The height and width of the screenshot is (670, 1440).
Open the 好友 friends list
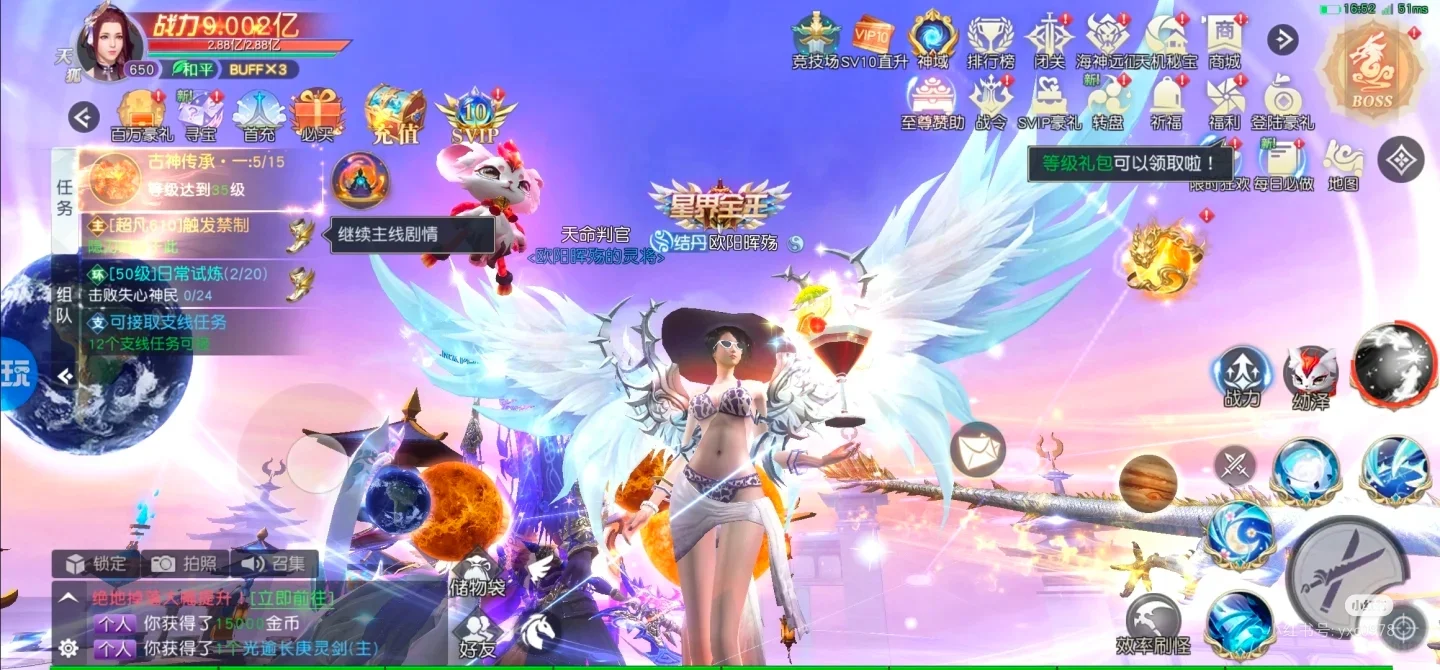(478, 632)
